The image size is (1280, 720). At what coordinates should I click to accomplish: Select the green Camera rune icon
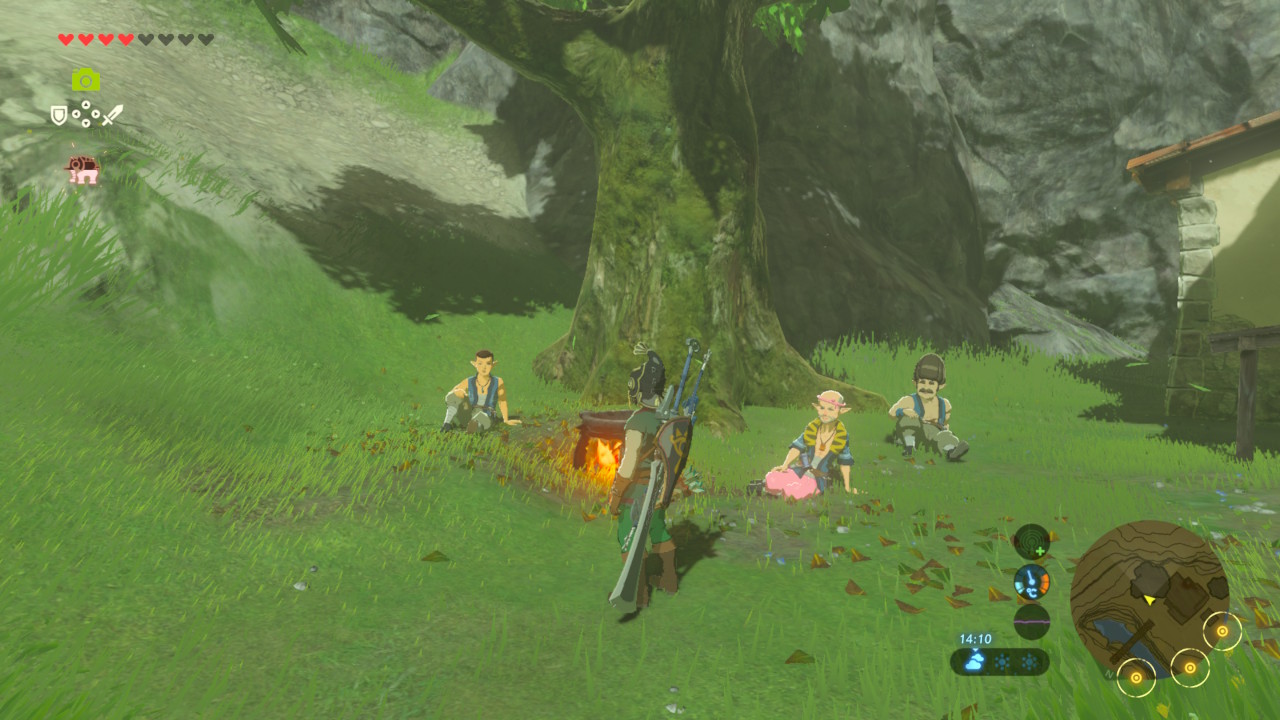click(86, 80)
